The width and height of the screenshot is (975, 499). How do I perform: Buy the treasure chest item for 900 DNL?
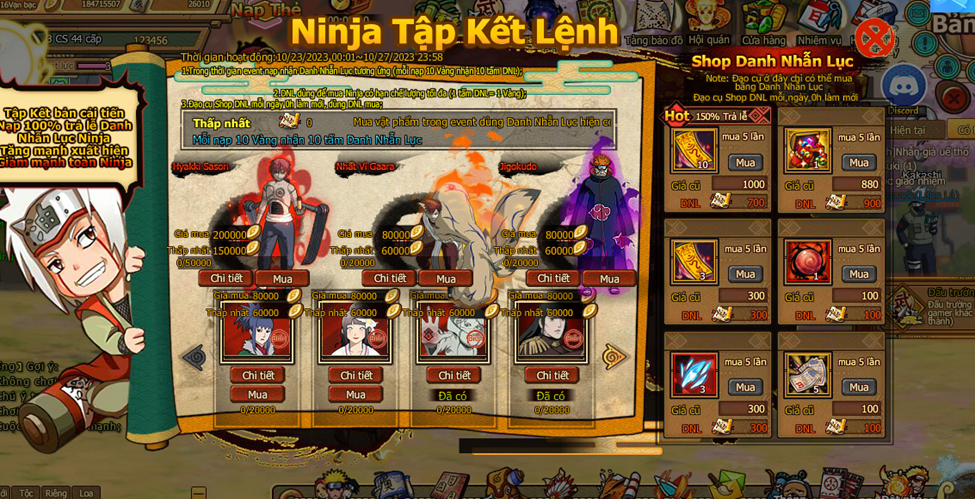[859, 163]
